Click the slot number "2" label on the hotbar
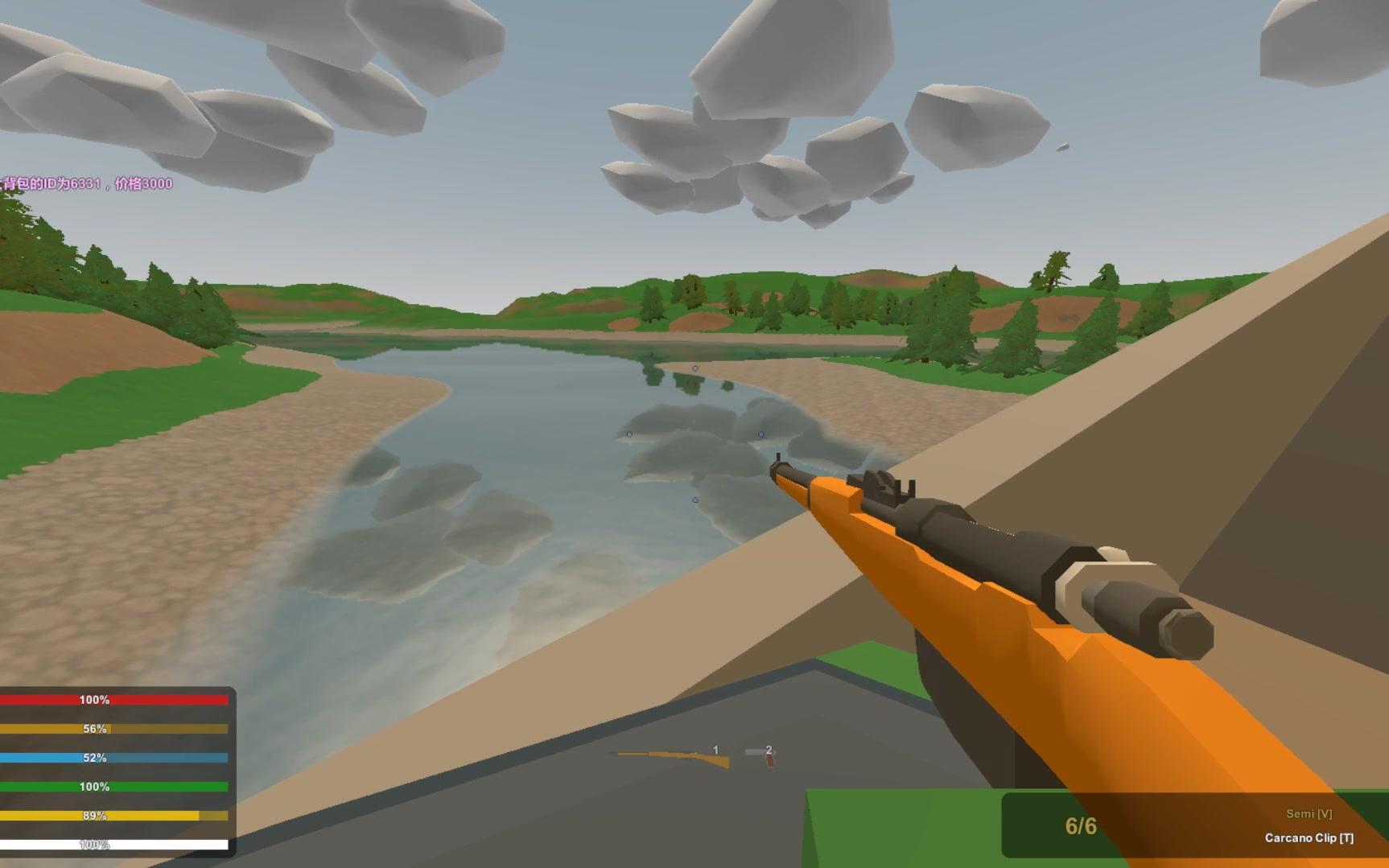The image size is (1389, 868). (769, 750)
